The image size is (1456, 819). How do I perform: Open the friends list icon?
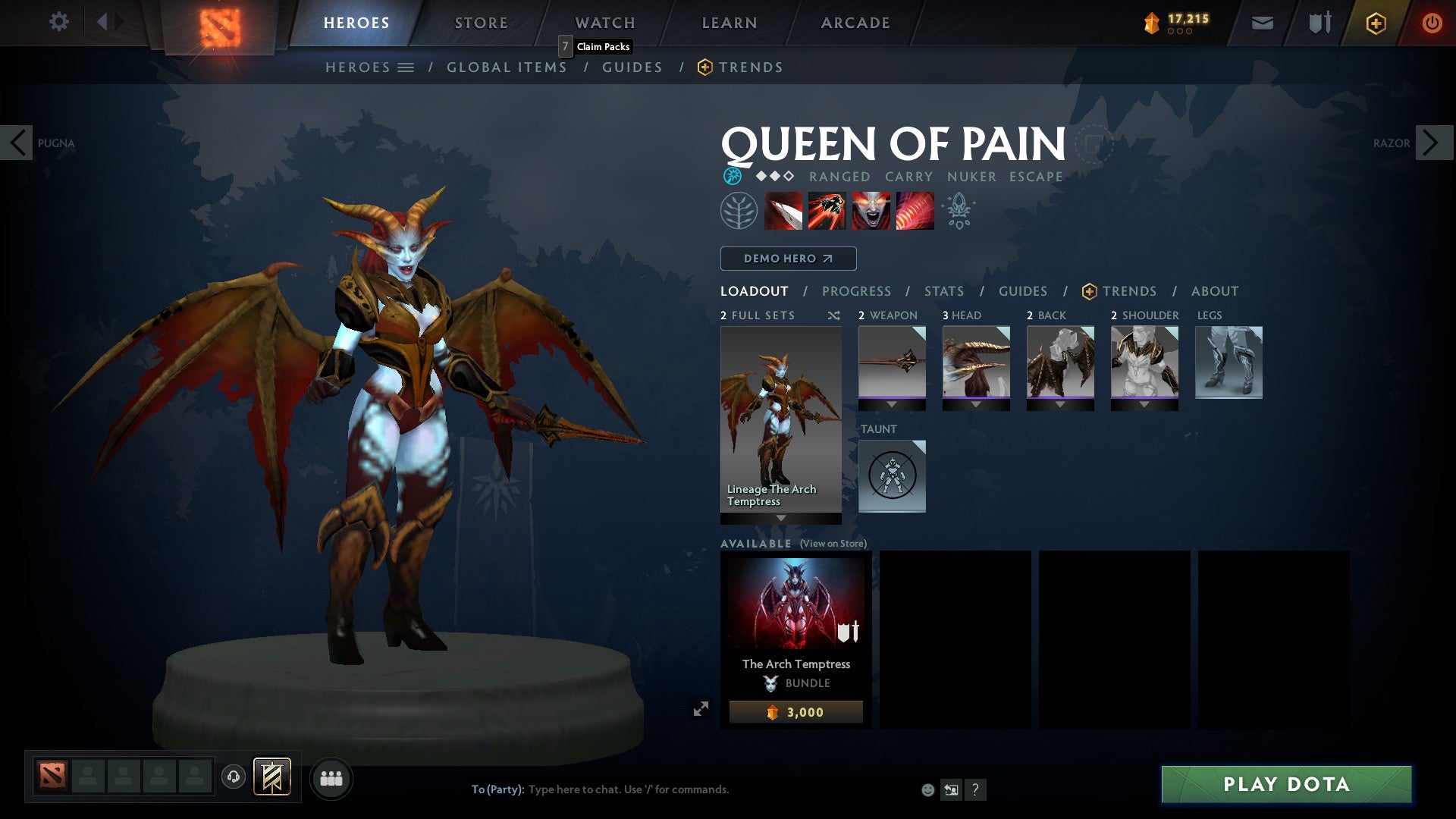coord(331,778)
